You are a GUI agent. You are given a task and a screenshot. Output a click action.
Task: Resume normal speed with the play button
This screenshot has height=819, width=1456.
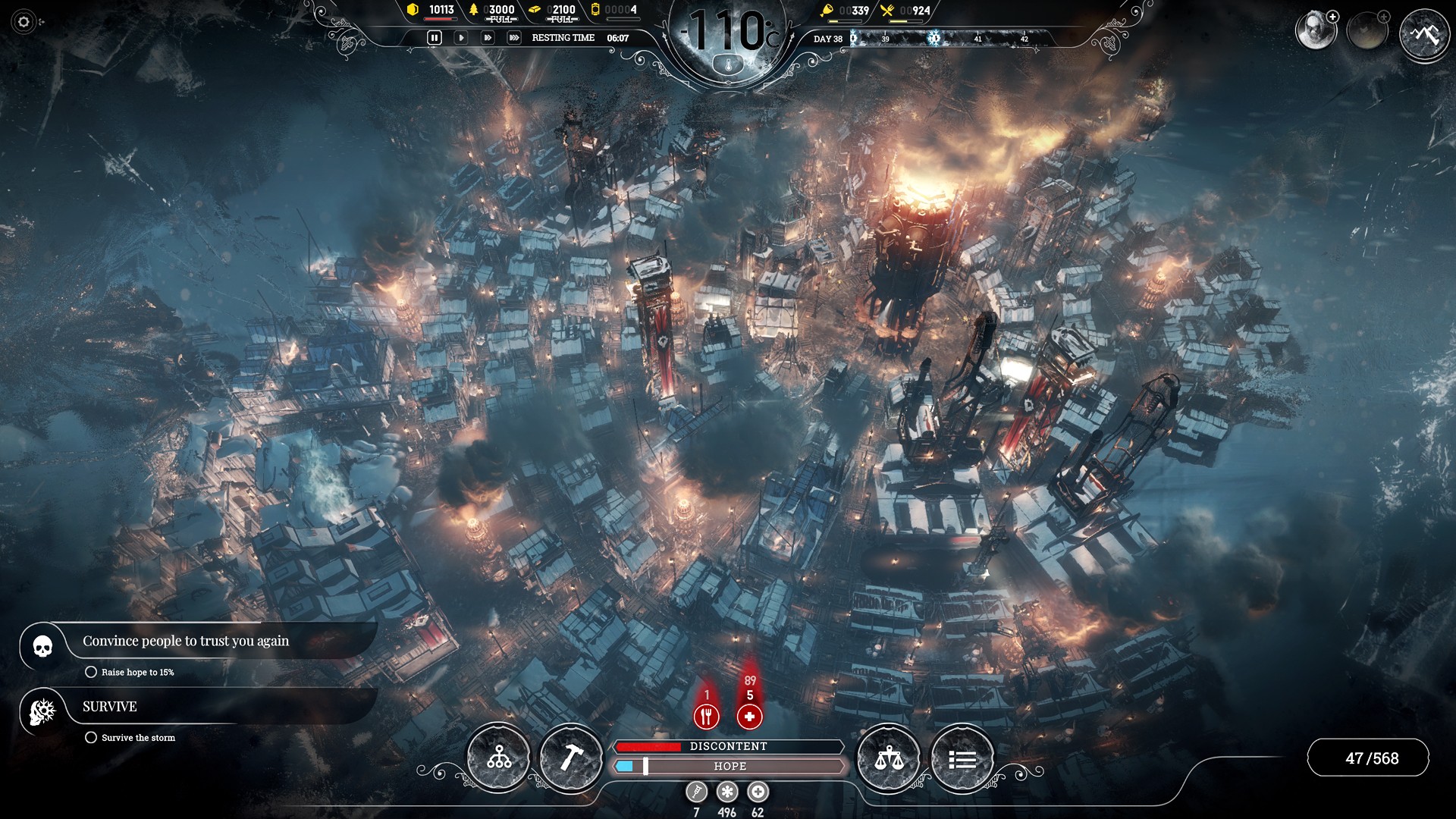[x=460, y=36]
